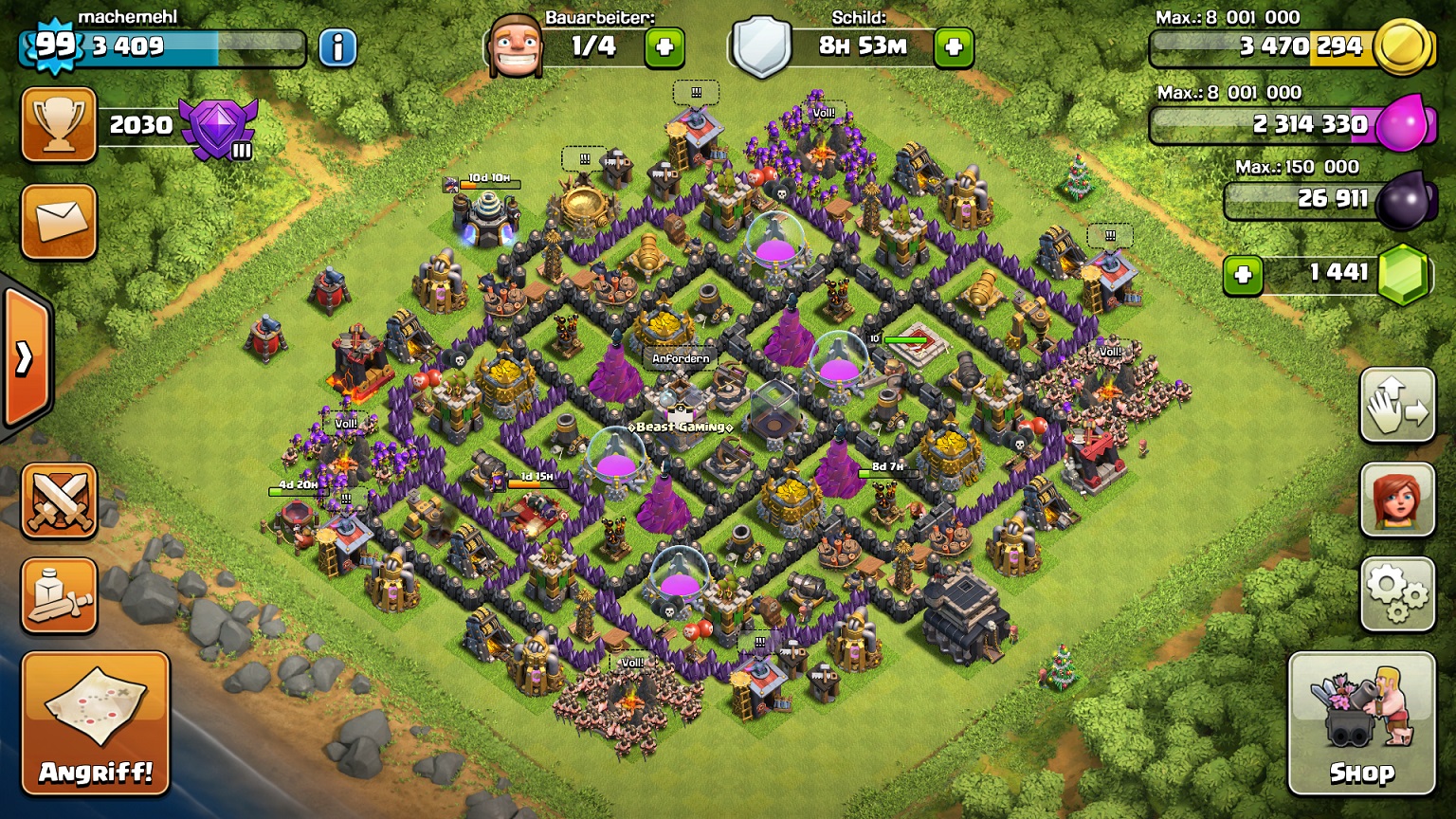Expand the orange chat arrow tab
Screen dimensions: 1456x819
(25, 357)
